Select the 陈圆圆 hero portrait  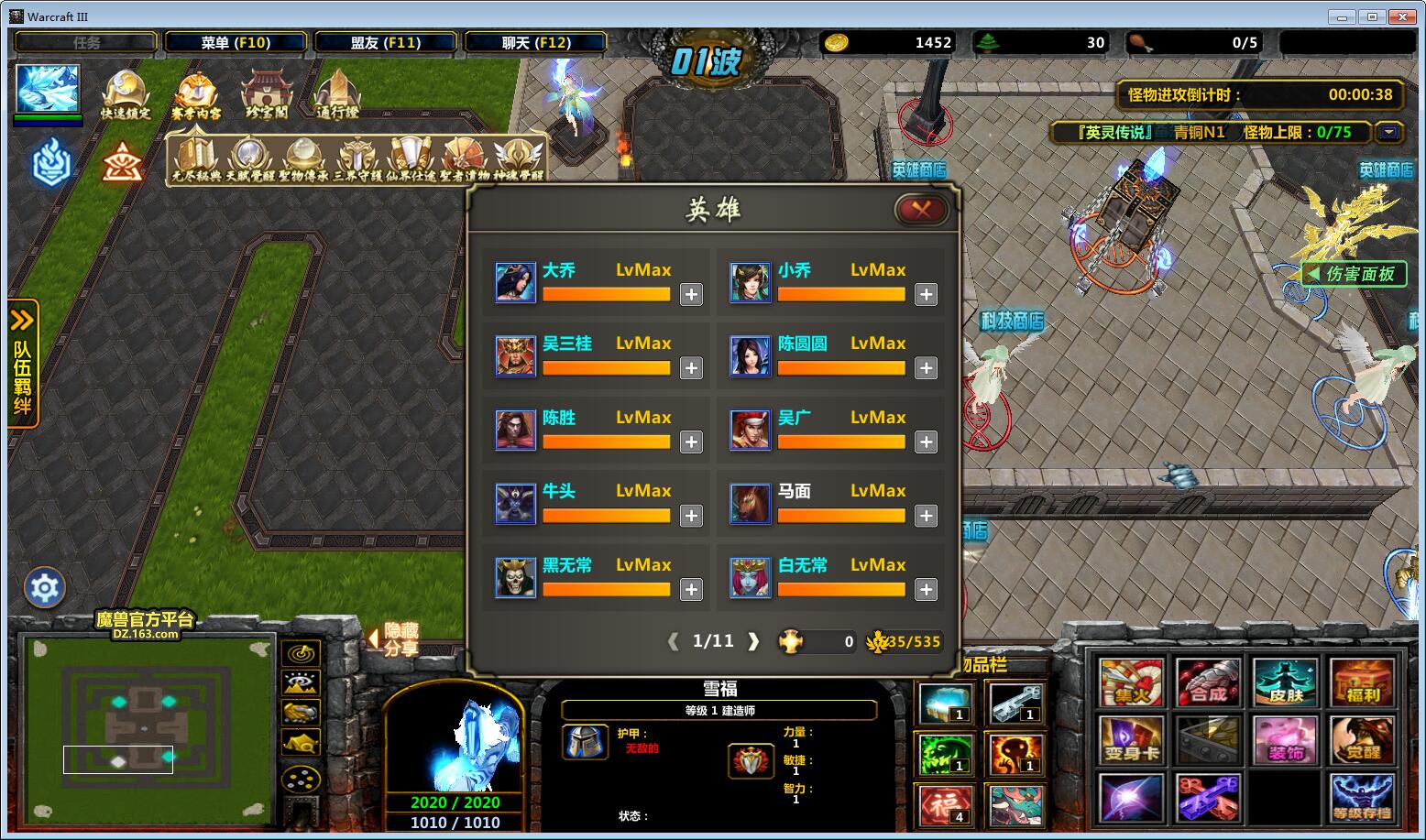(x=750, y=356)
